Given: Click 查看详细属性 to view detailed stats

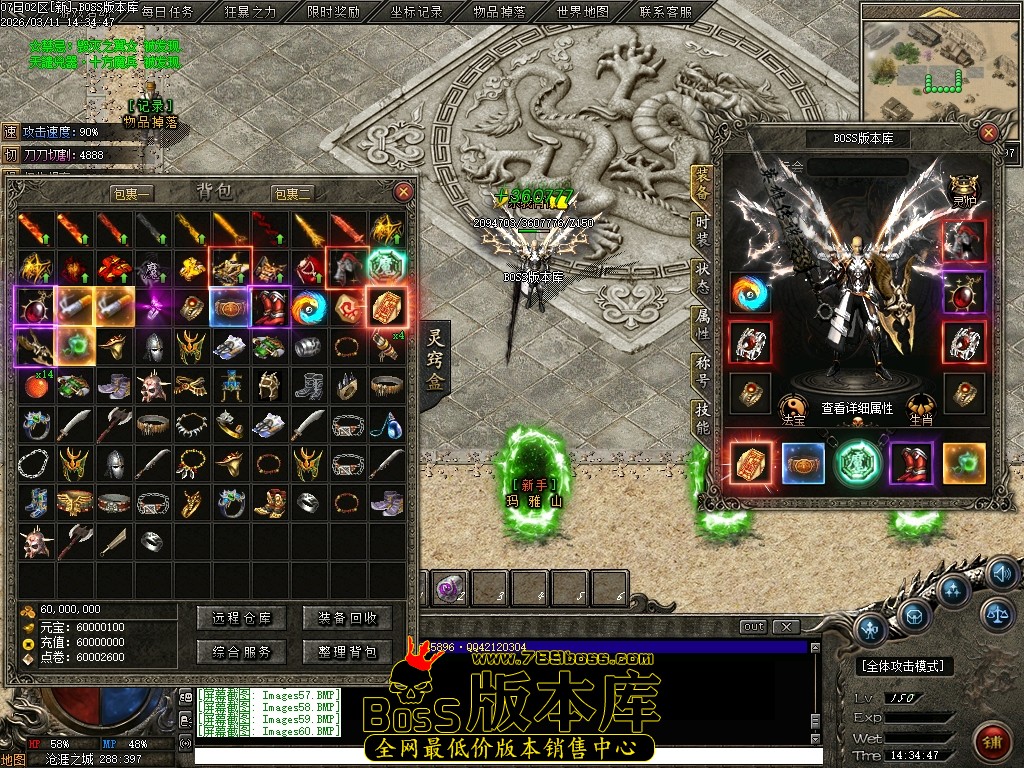Looking at the screenshot, I should 857,409.
